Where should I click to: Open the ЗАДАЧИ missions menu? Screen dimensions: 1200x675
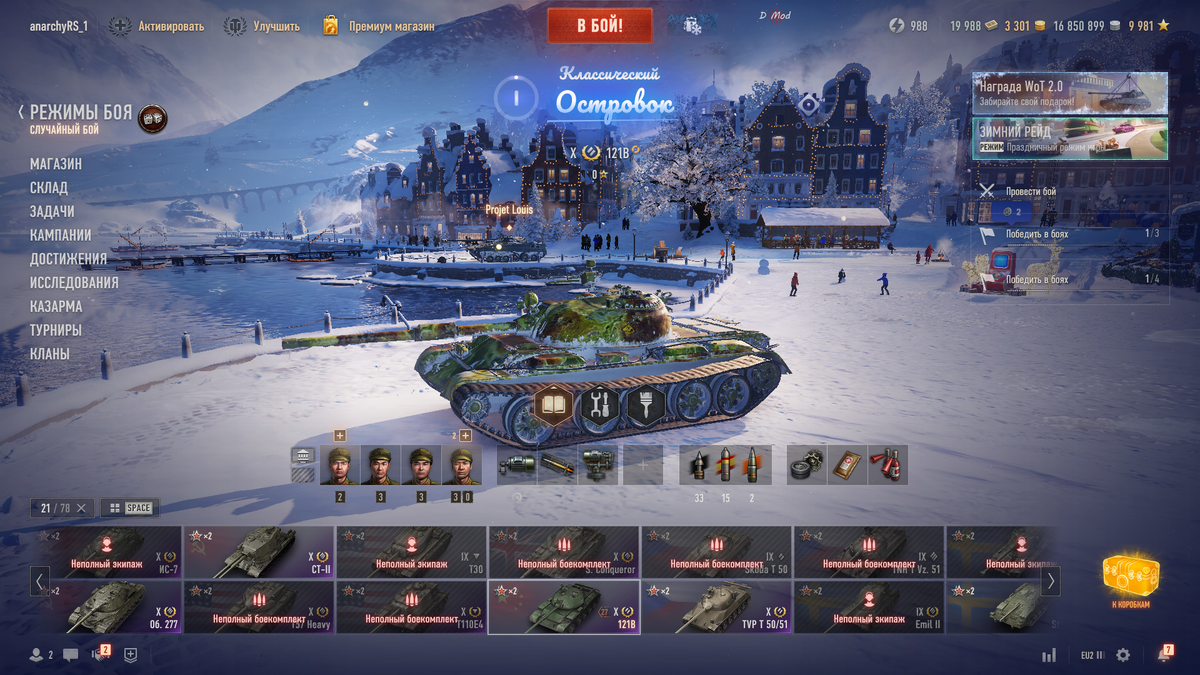coord(52,212)
